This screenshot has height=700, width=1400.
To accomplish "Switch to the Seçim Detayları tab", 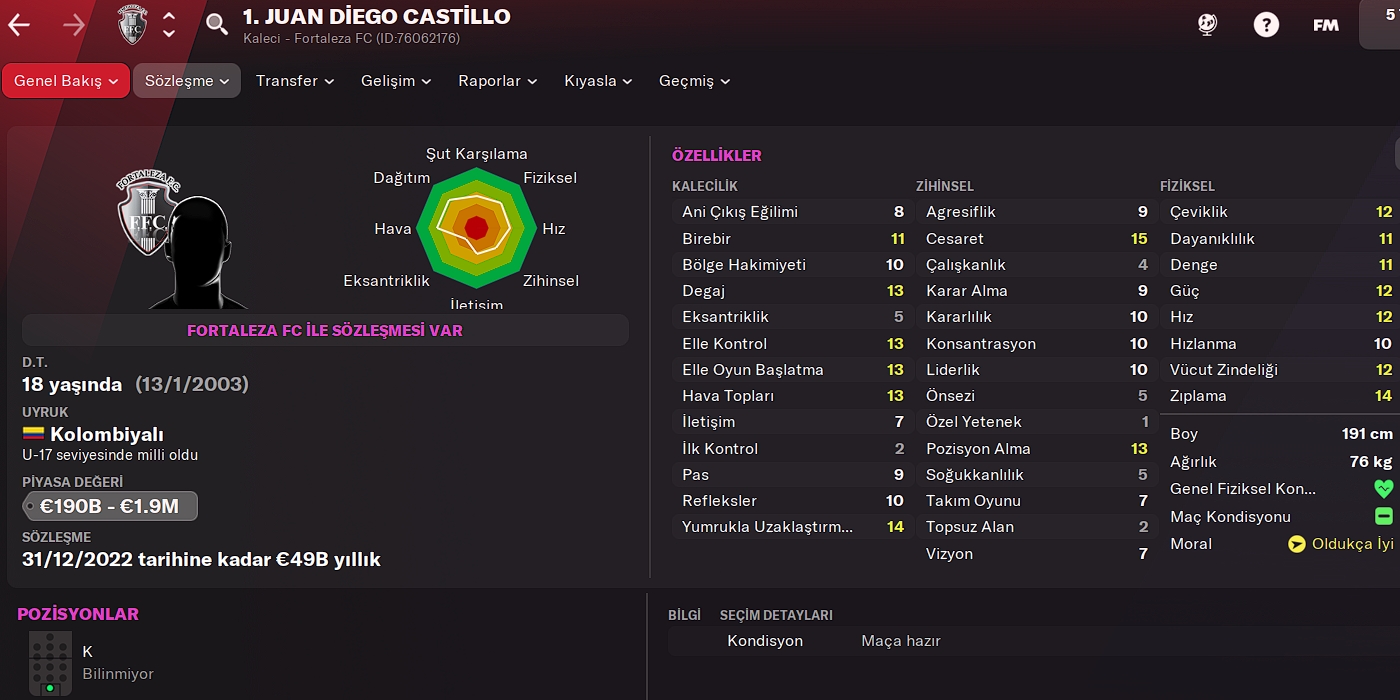I will click(x=776, y=615).
